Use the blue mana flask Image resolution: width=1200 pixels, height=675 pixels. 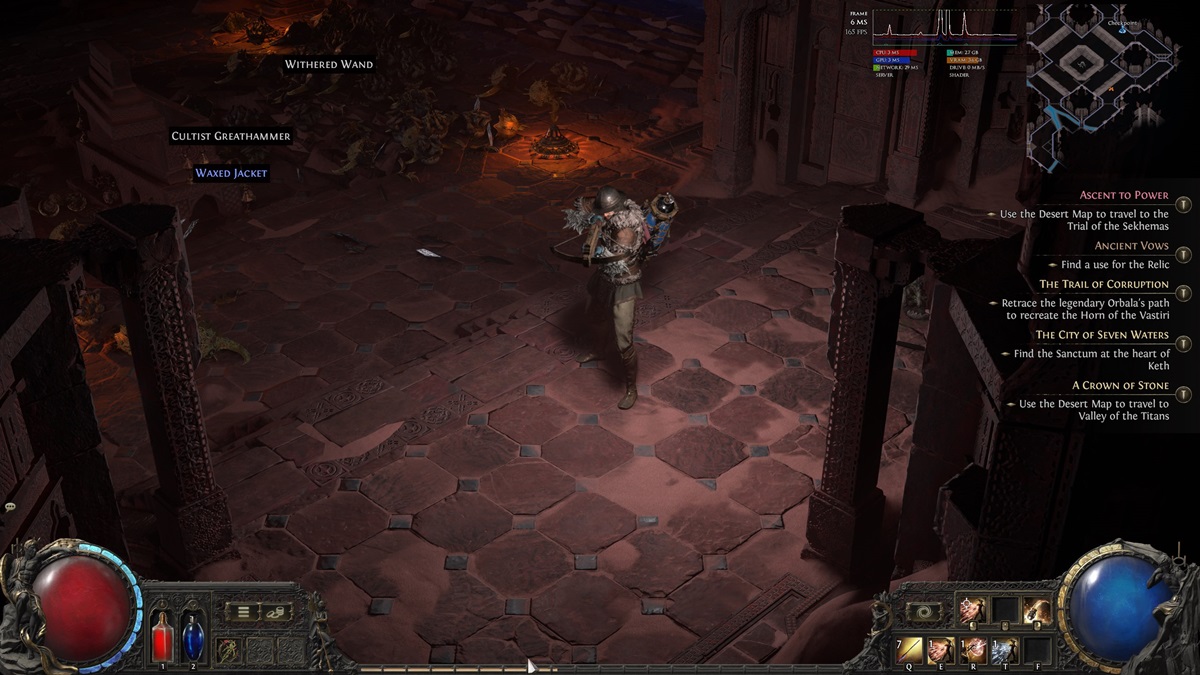click(192, 636)
